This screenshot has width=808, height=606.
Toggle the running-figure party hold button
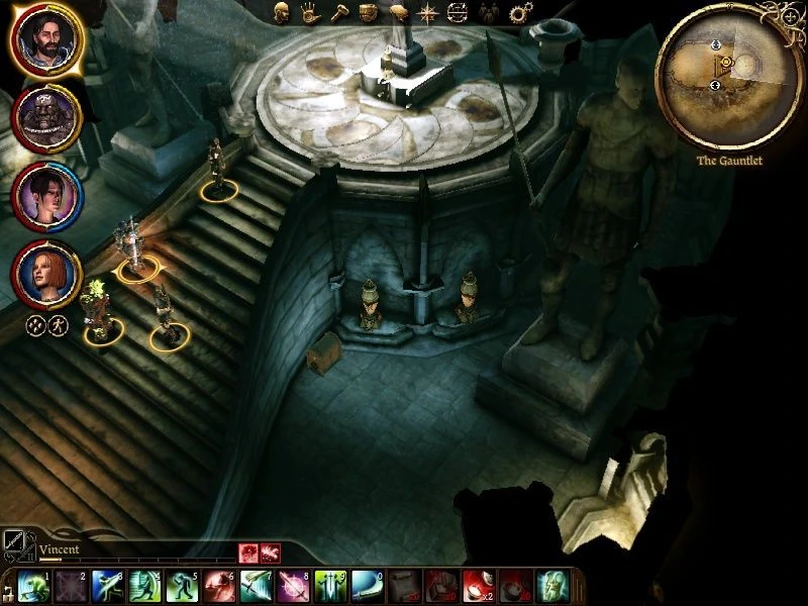pos(58,325)
